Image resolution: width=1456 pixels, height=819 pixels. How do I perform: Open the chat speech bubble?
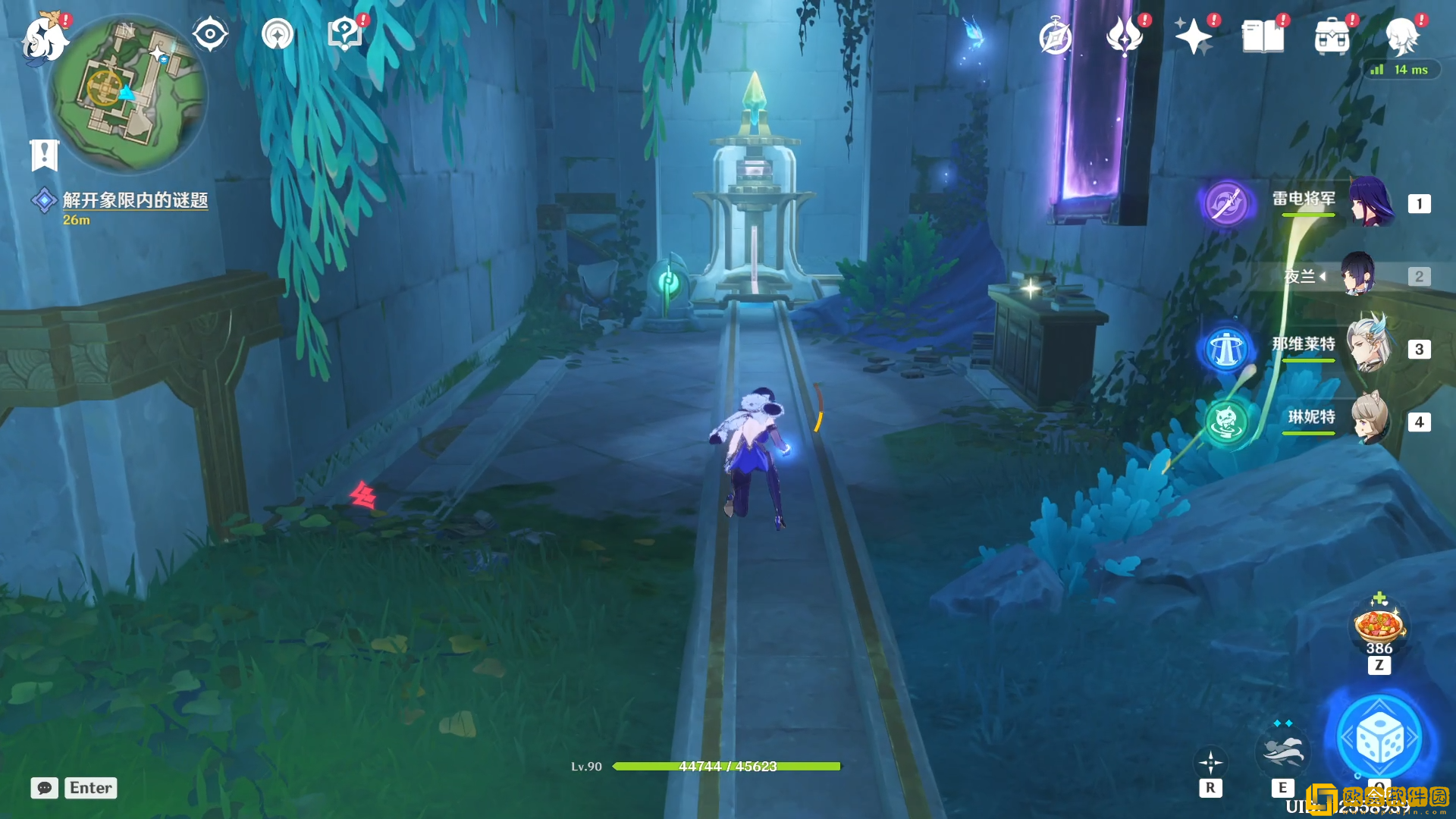[44, 788]
